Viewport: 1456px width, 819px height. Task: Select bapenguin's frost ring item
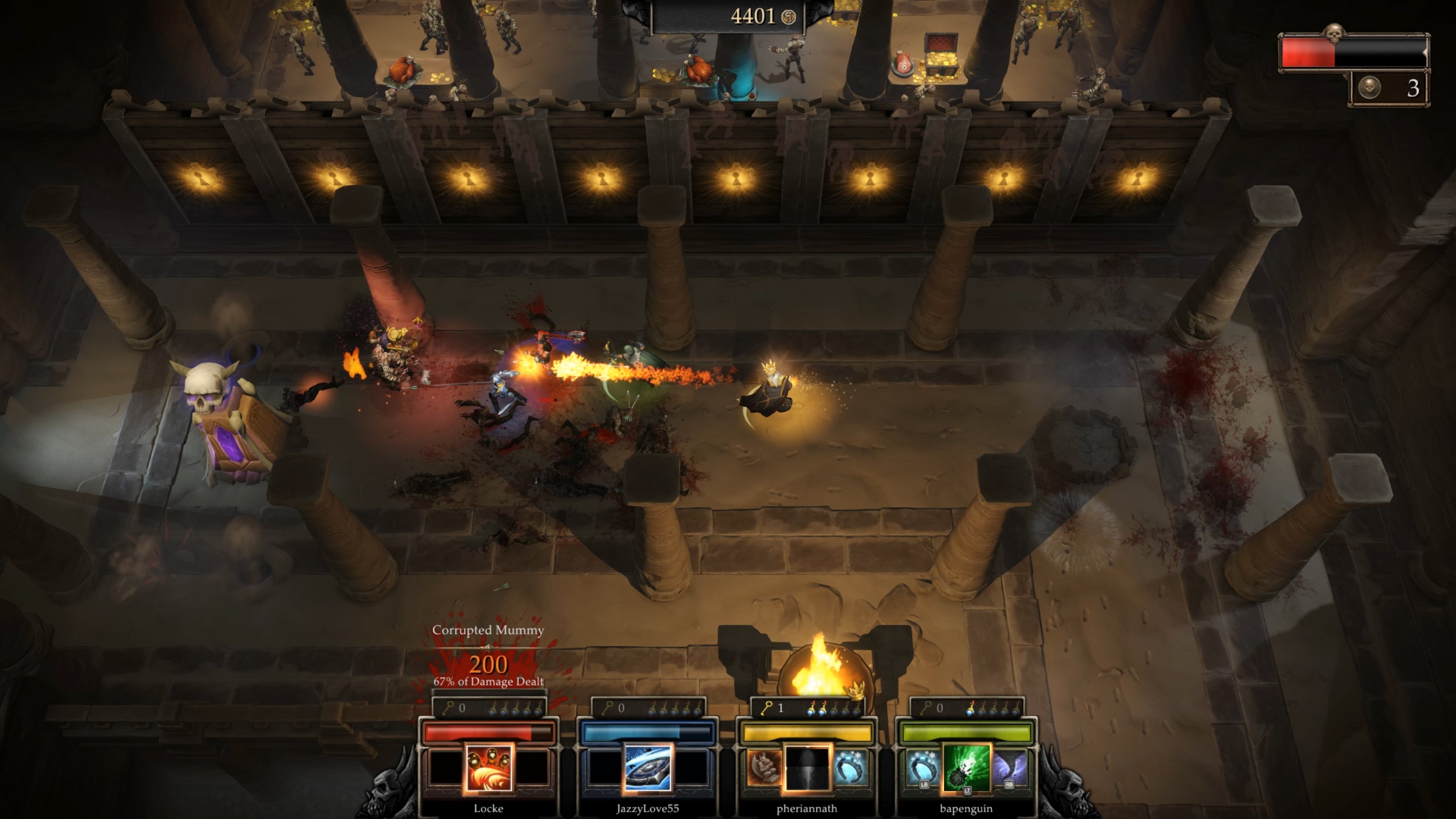coord(923,767)
